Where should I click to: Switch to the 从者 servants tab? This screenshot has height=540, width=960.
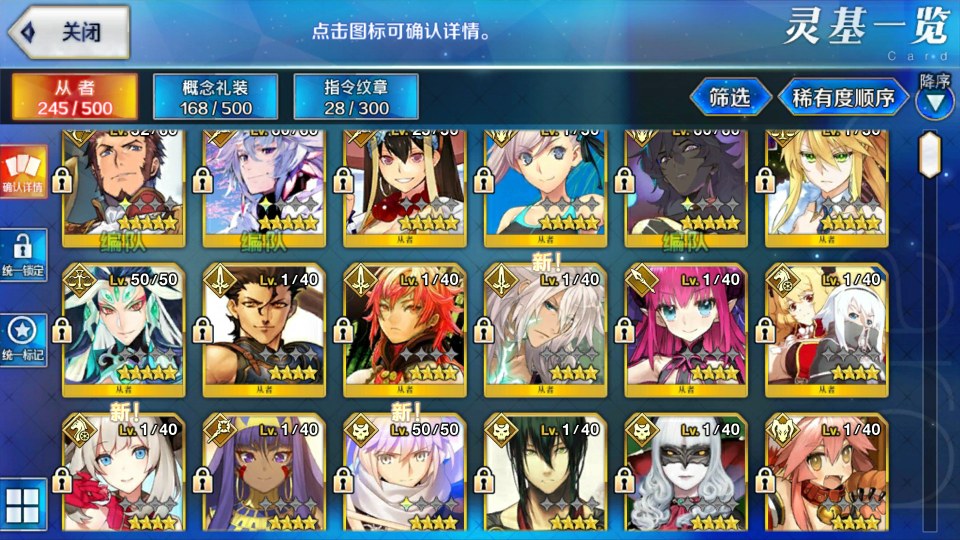(x=75, y=97)
